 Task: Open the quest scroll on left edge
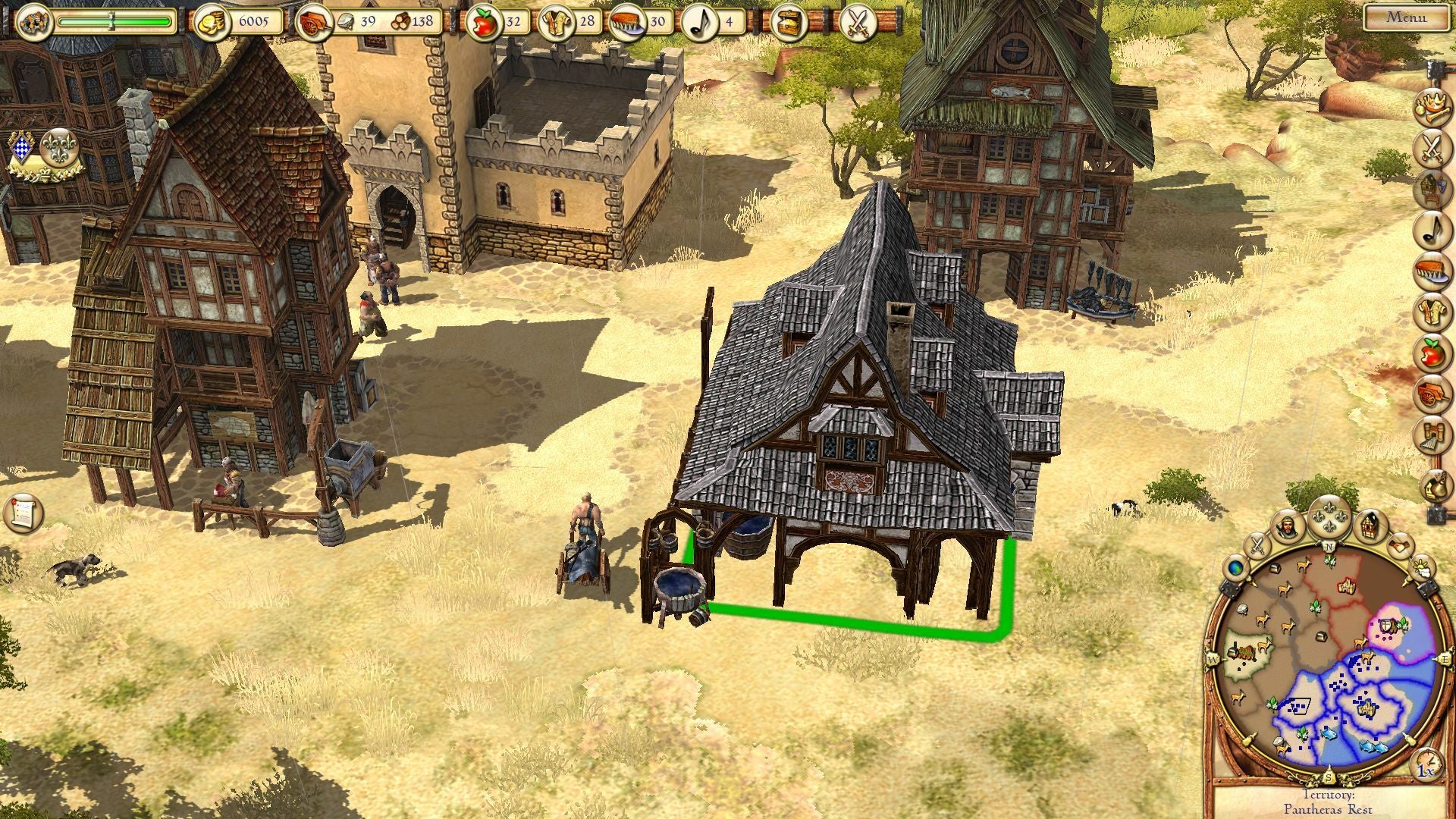point(23,513)
